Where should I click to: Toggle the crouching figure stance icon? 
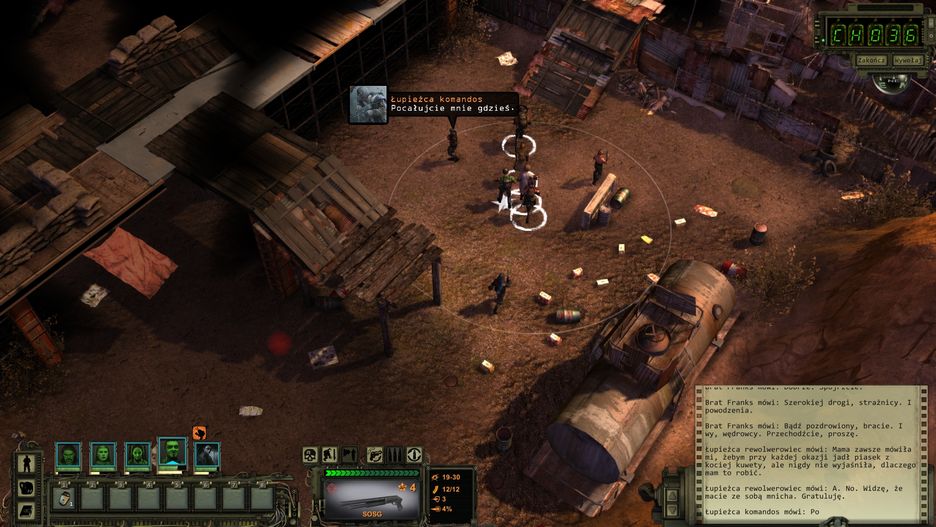(x=329, y=455)
